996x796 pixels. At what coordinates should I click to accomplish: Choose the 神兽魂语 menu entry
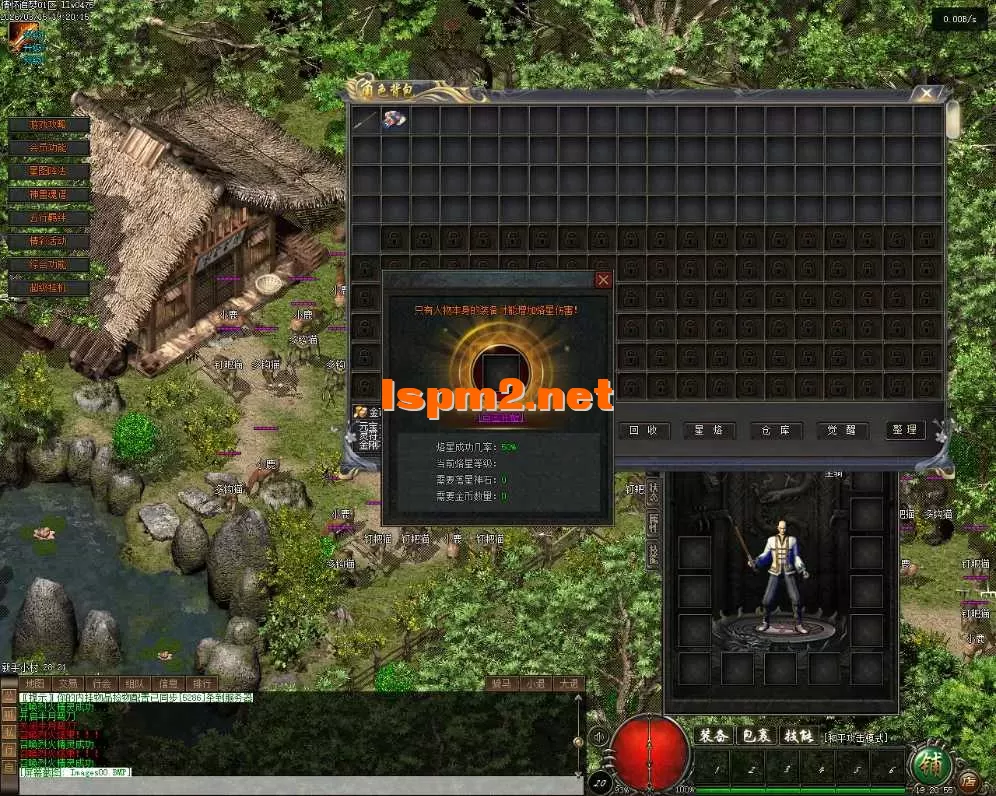[x=48, y=195]
